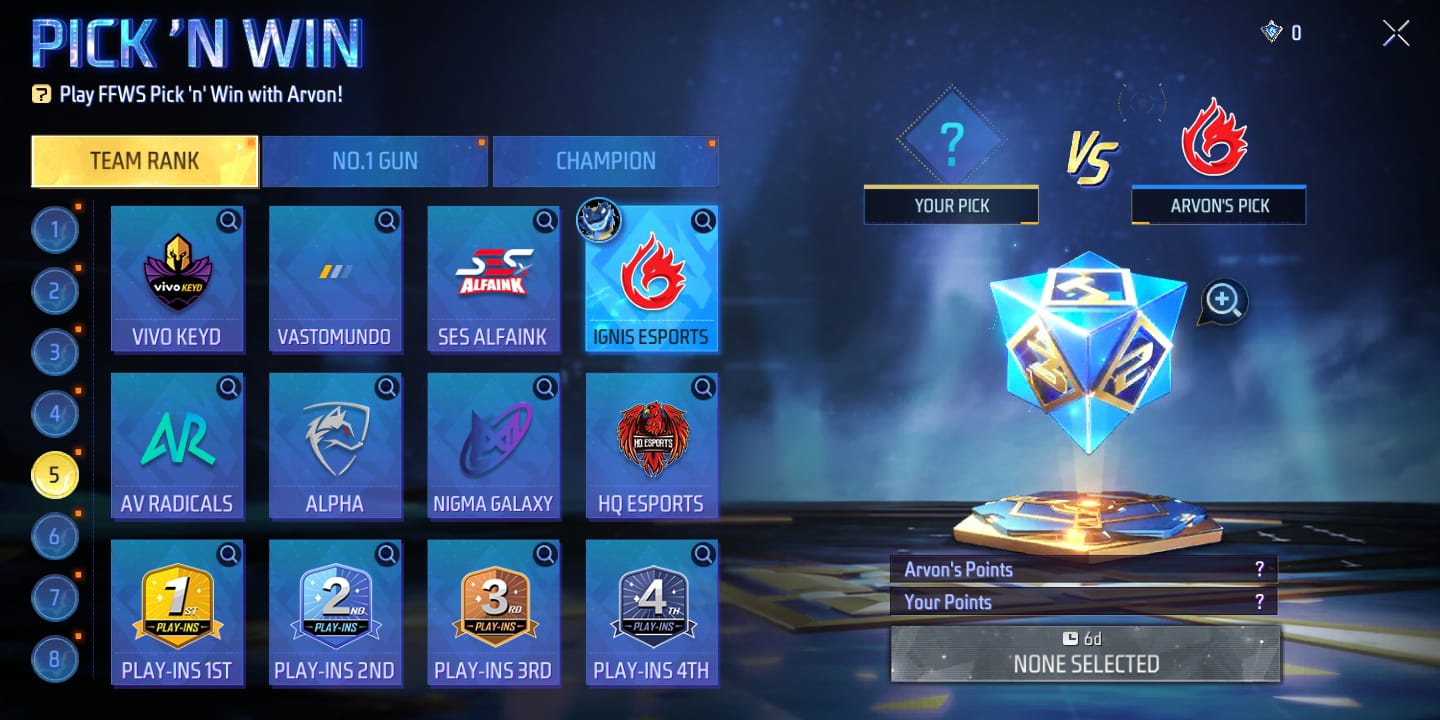Close the Pick 'N Win screen
Viewport: 1440px width, 720px height.
1396,33
